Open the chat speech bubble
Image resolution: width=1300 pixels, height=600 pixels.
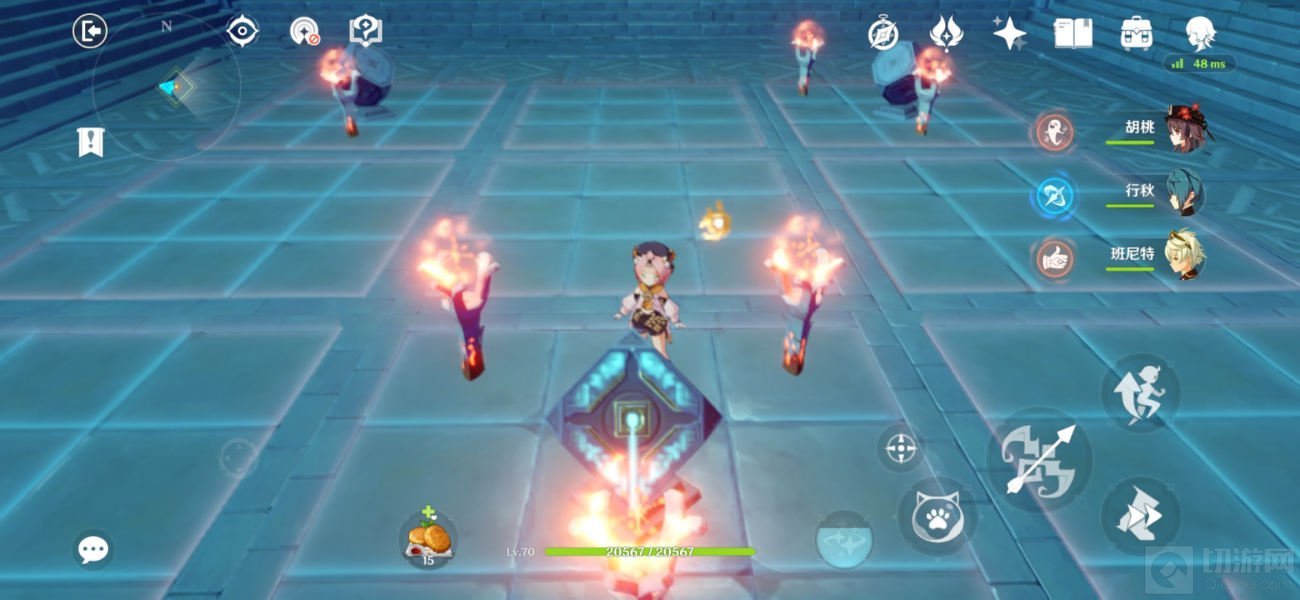[x=93, y=549]
